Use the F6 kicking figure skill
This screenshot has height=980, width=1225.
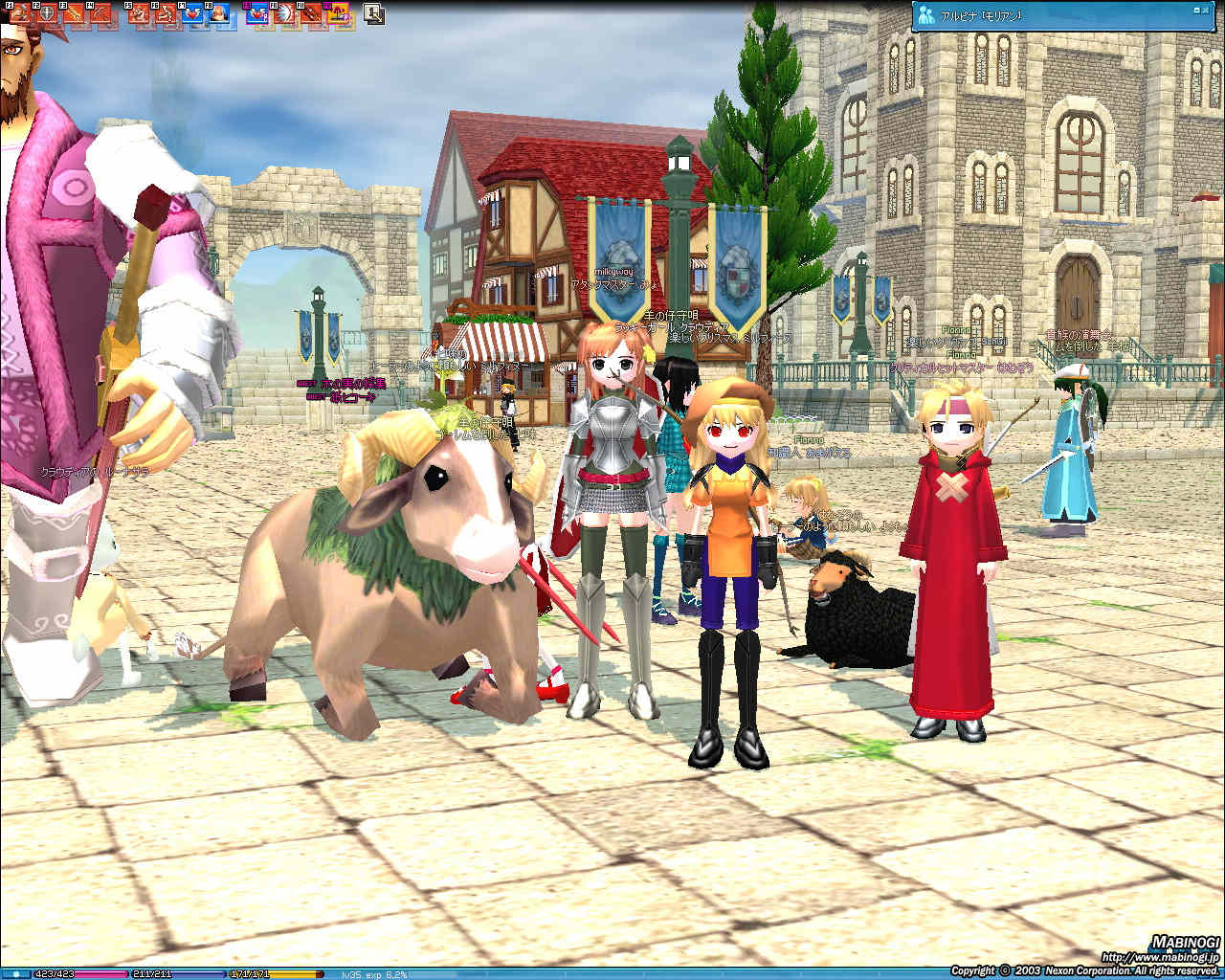click(x=166, y=13)
